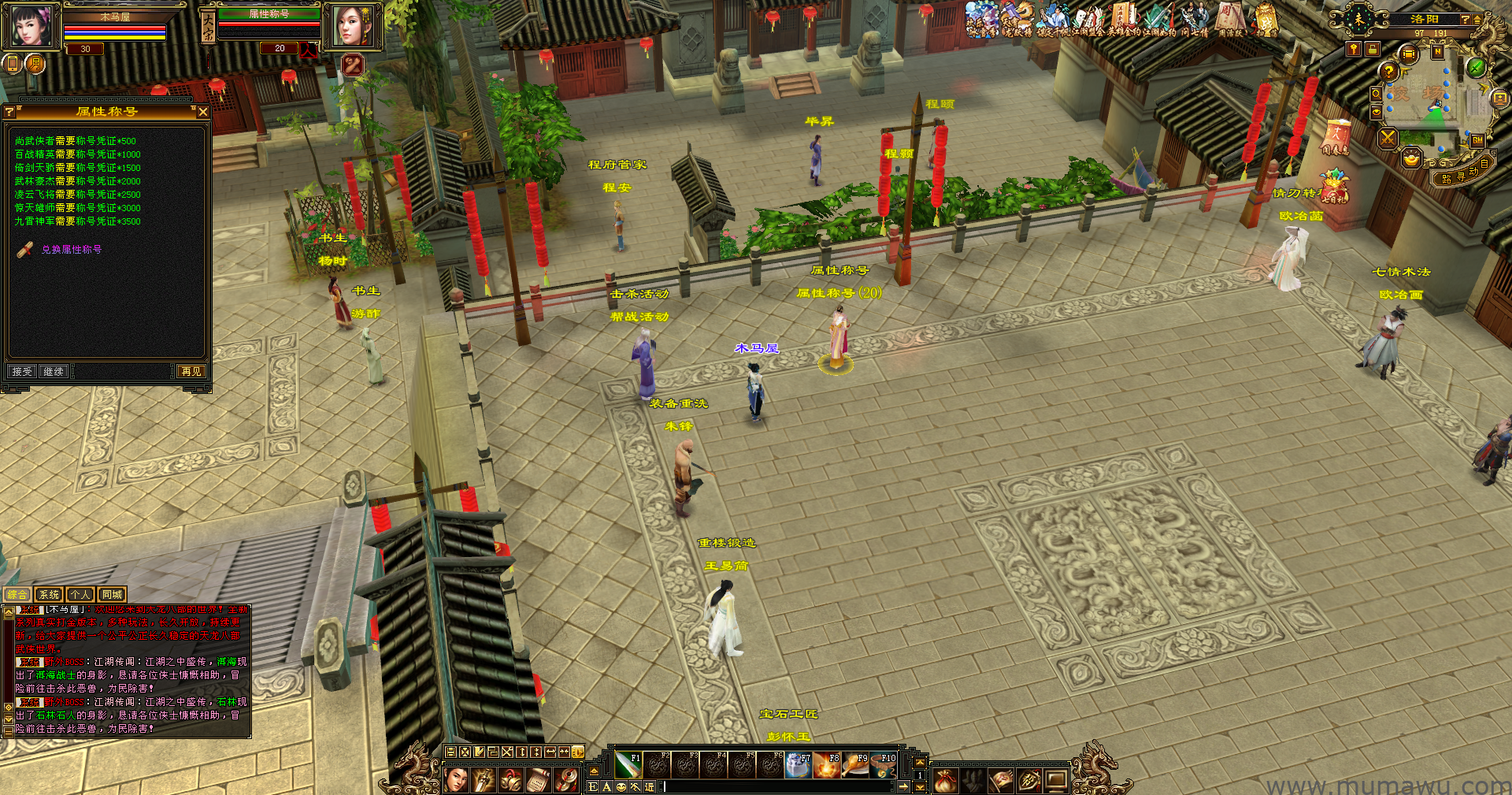This screenshot has height=795, width=1512.
Task: Click the 再见 goodbye button
Action: point(191,371)
